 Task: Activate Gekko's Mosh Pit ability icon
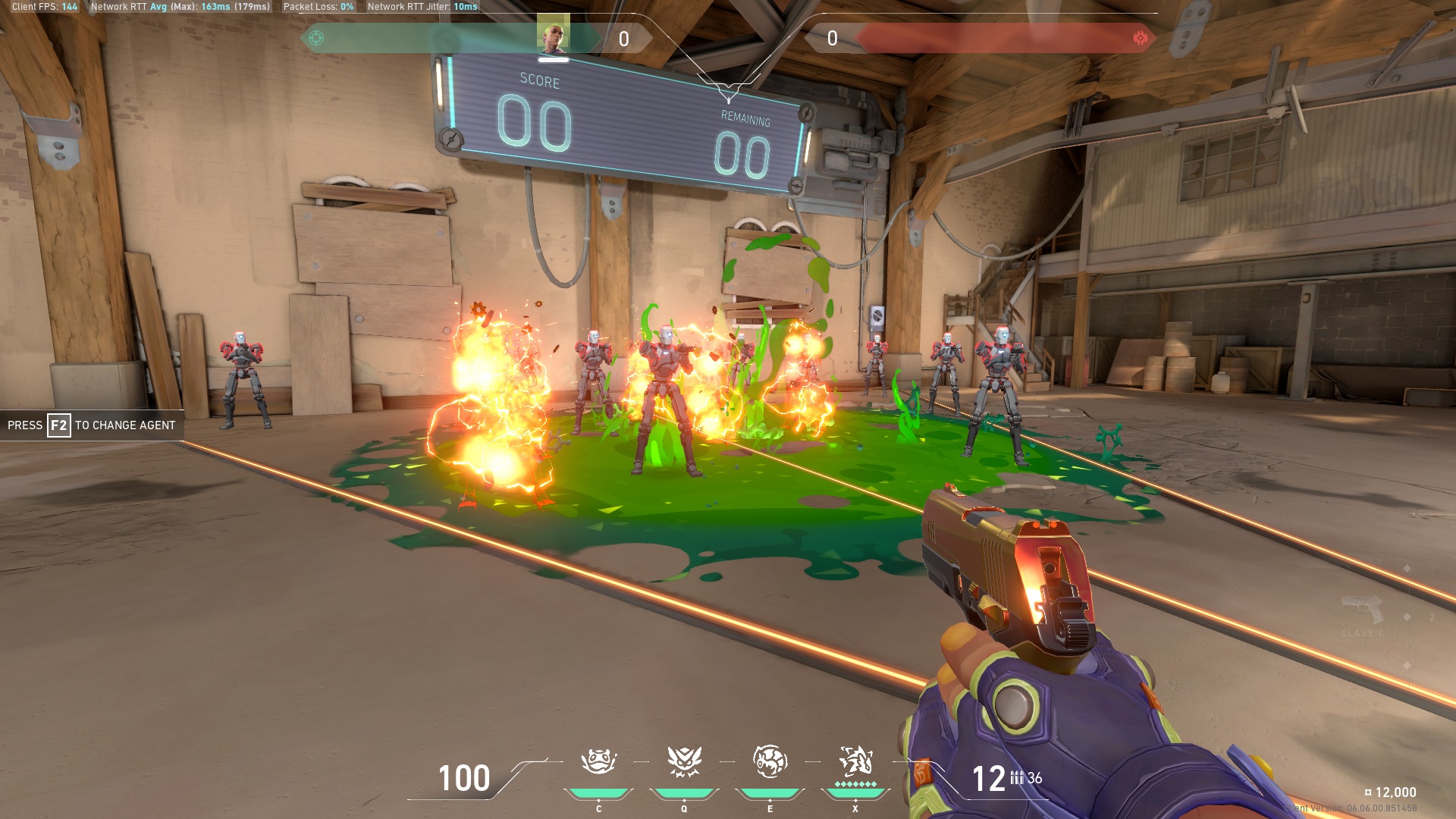[598, 762]
